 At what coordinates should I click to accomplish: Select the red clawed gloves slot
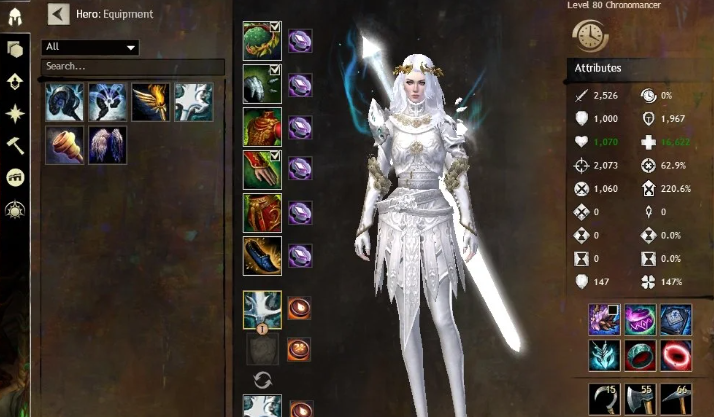point(262,170)
